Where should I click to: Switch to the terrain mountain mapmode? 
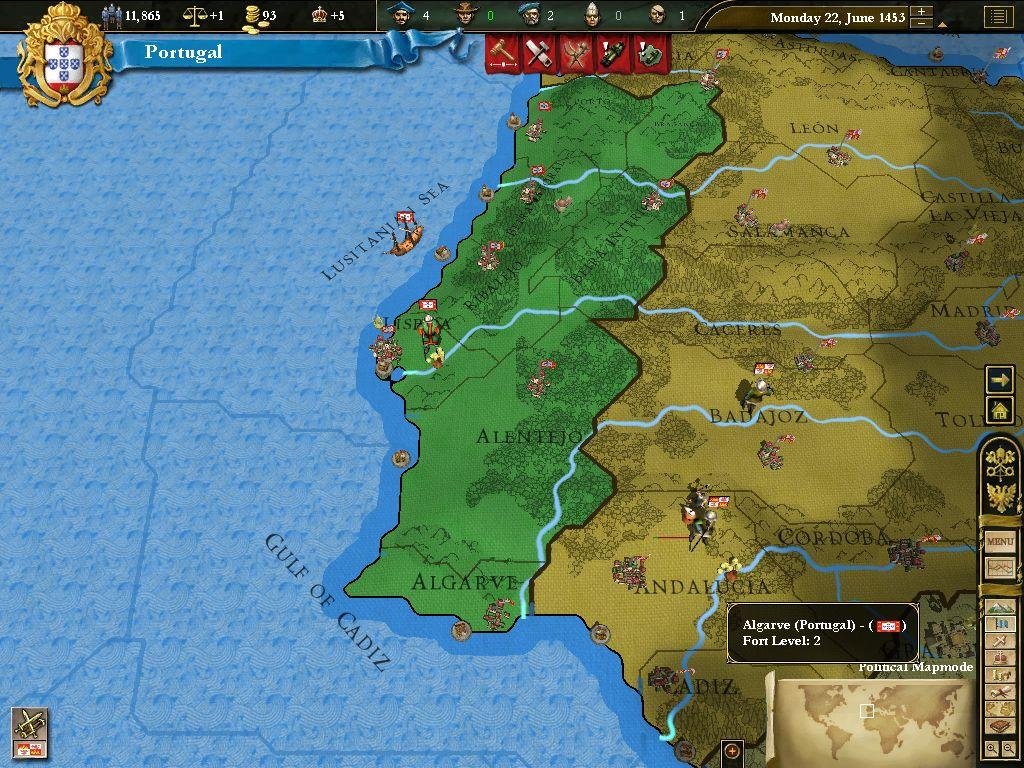click(x=1000, y=607)
